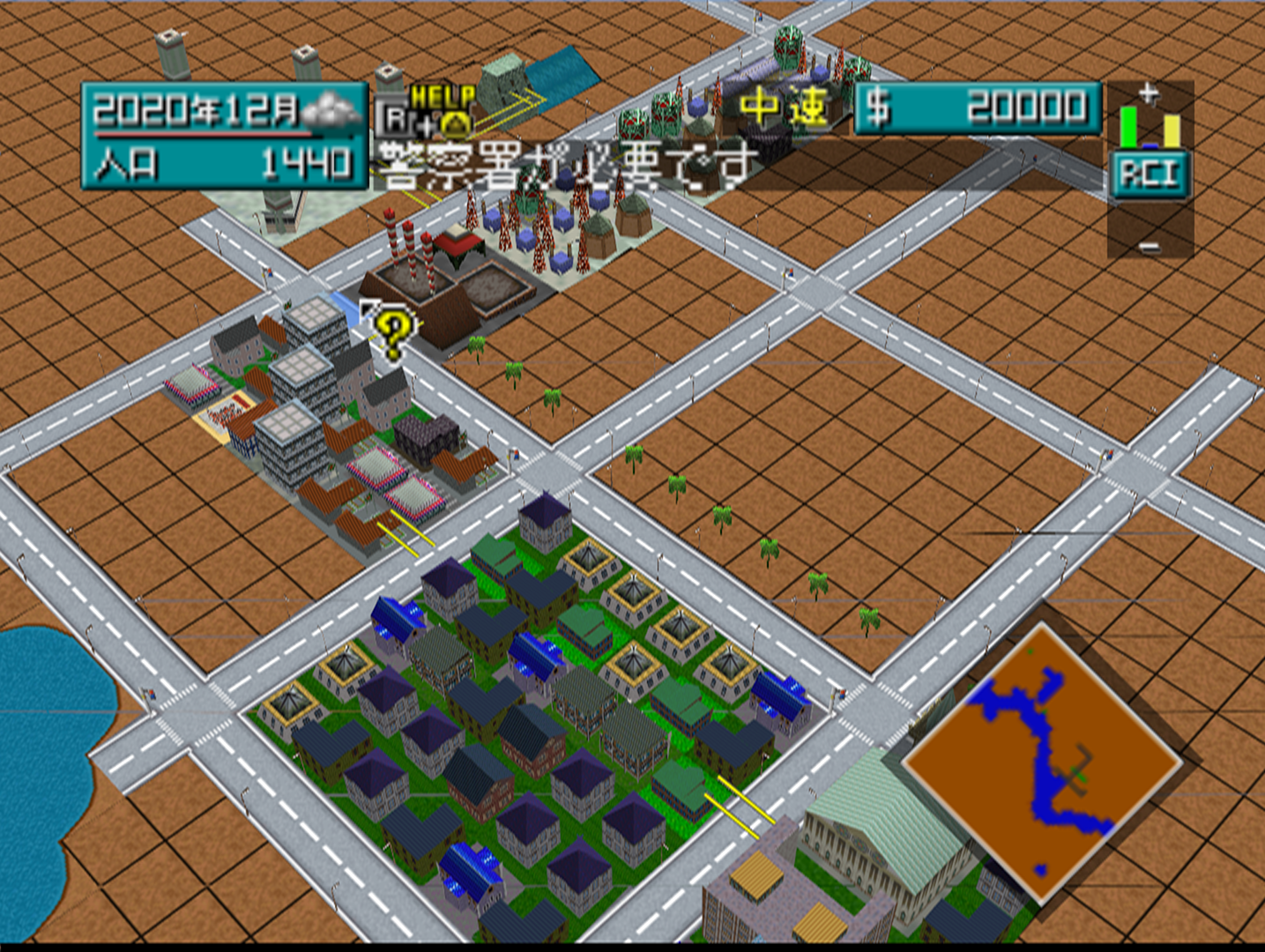Click the green residential demand bar icon

[x=1128, y=128]
